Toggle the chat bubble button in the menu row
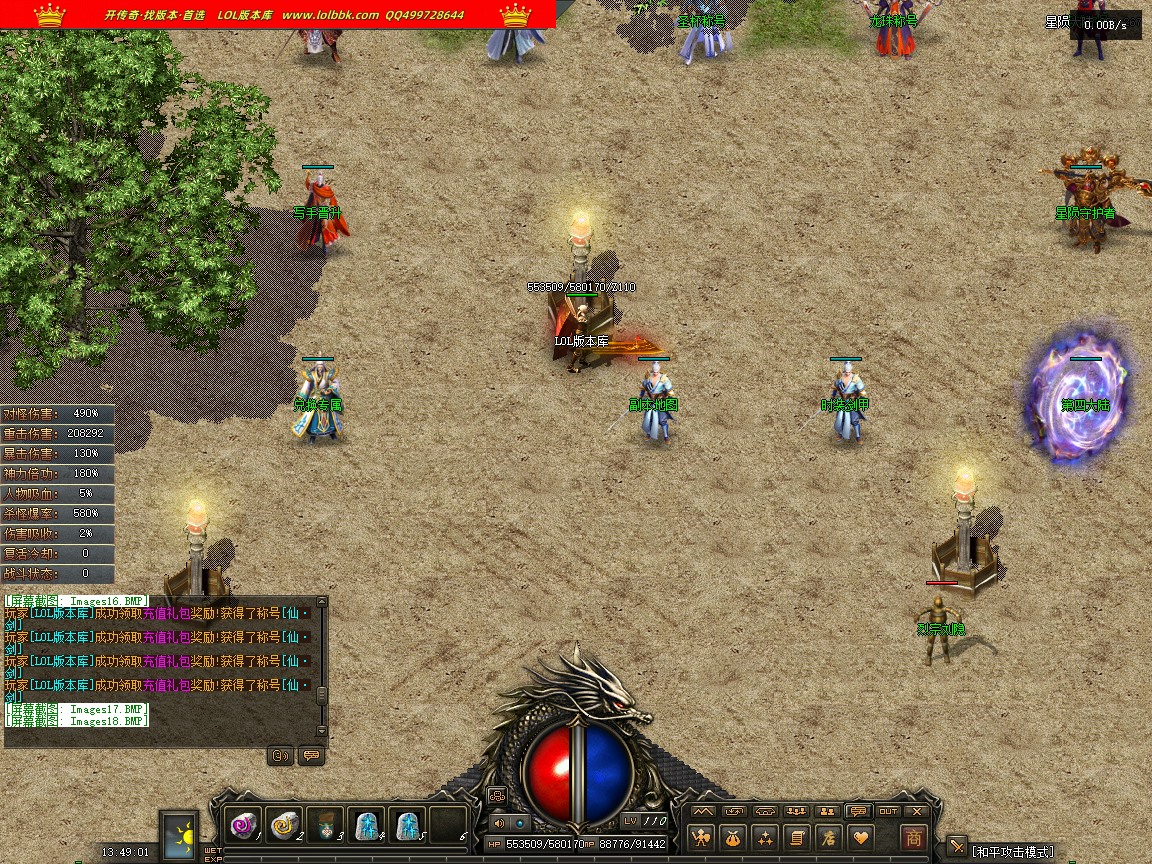 pos(857,811)
